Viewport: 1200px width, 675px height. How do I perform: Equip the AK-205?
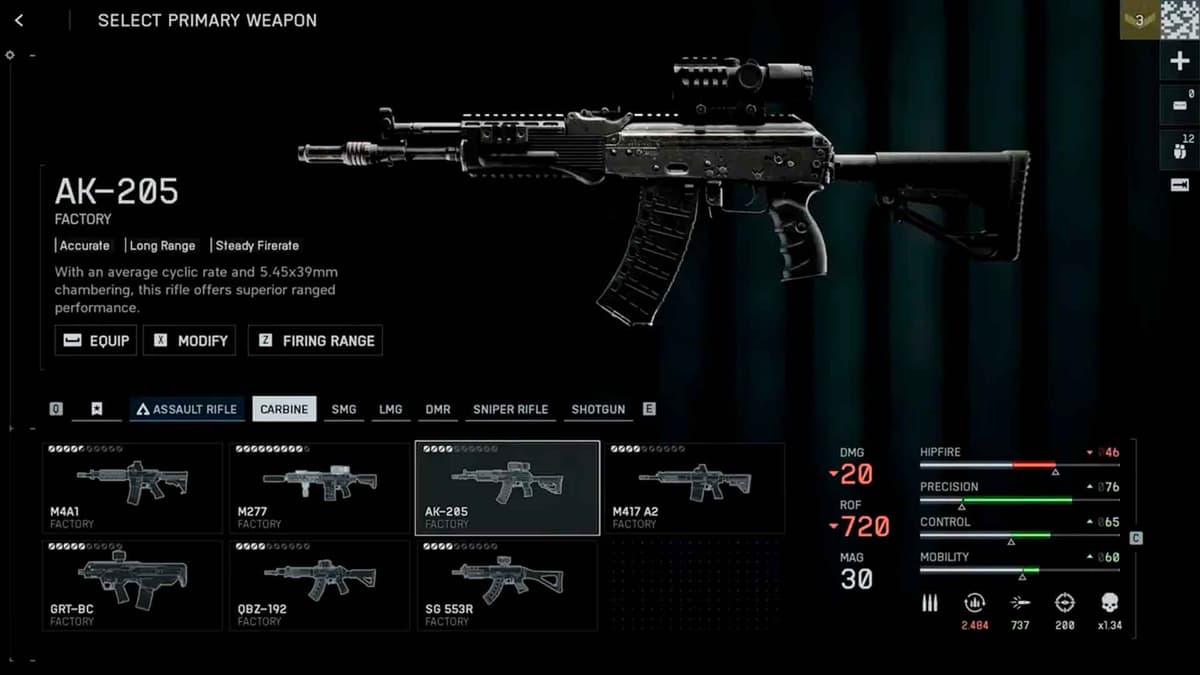[96, 340]
